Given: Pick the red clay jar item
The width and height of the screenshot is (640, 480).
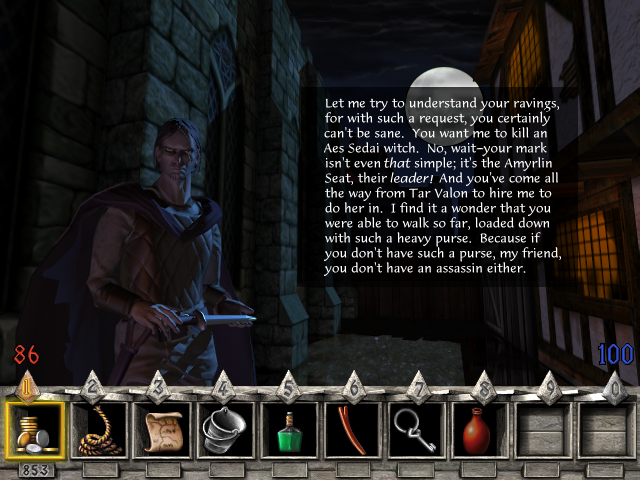Looking at the screenshot, I should pyautogui.click(x=479, y=430).
